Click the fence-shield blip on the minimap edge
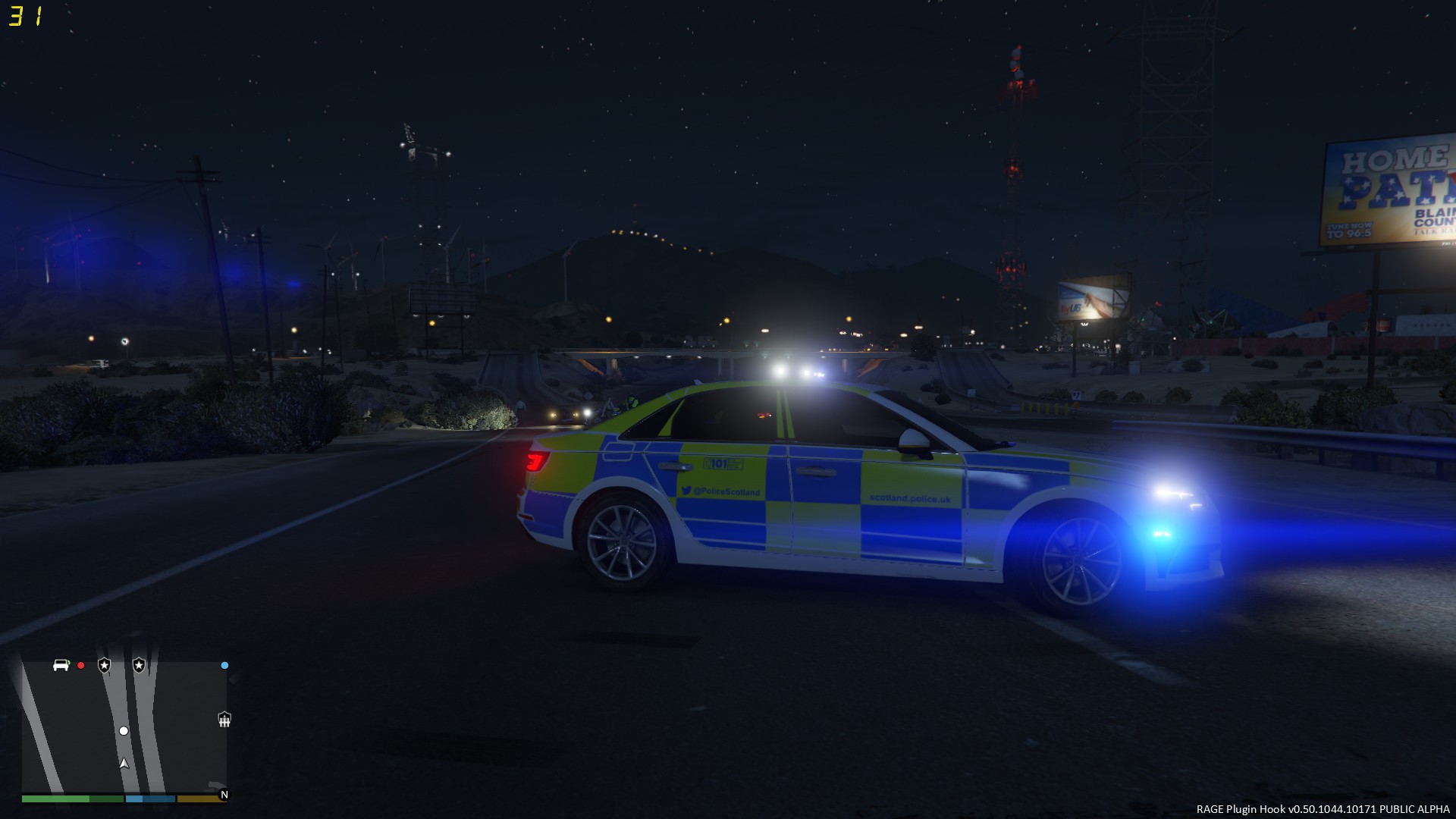This screenshot has height=819, width=1456. click(224, 719)
